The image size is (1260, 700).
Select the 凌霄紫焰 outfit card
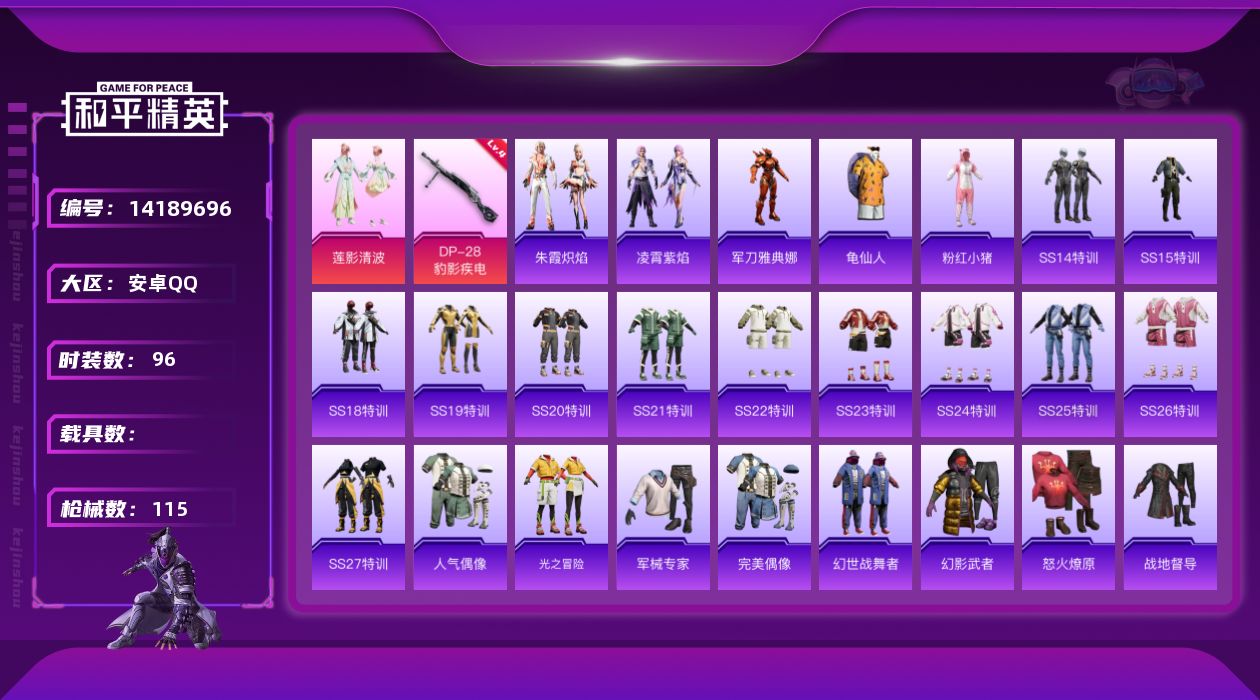pyautogui.click(x=663, y=210)
